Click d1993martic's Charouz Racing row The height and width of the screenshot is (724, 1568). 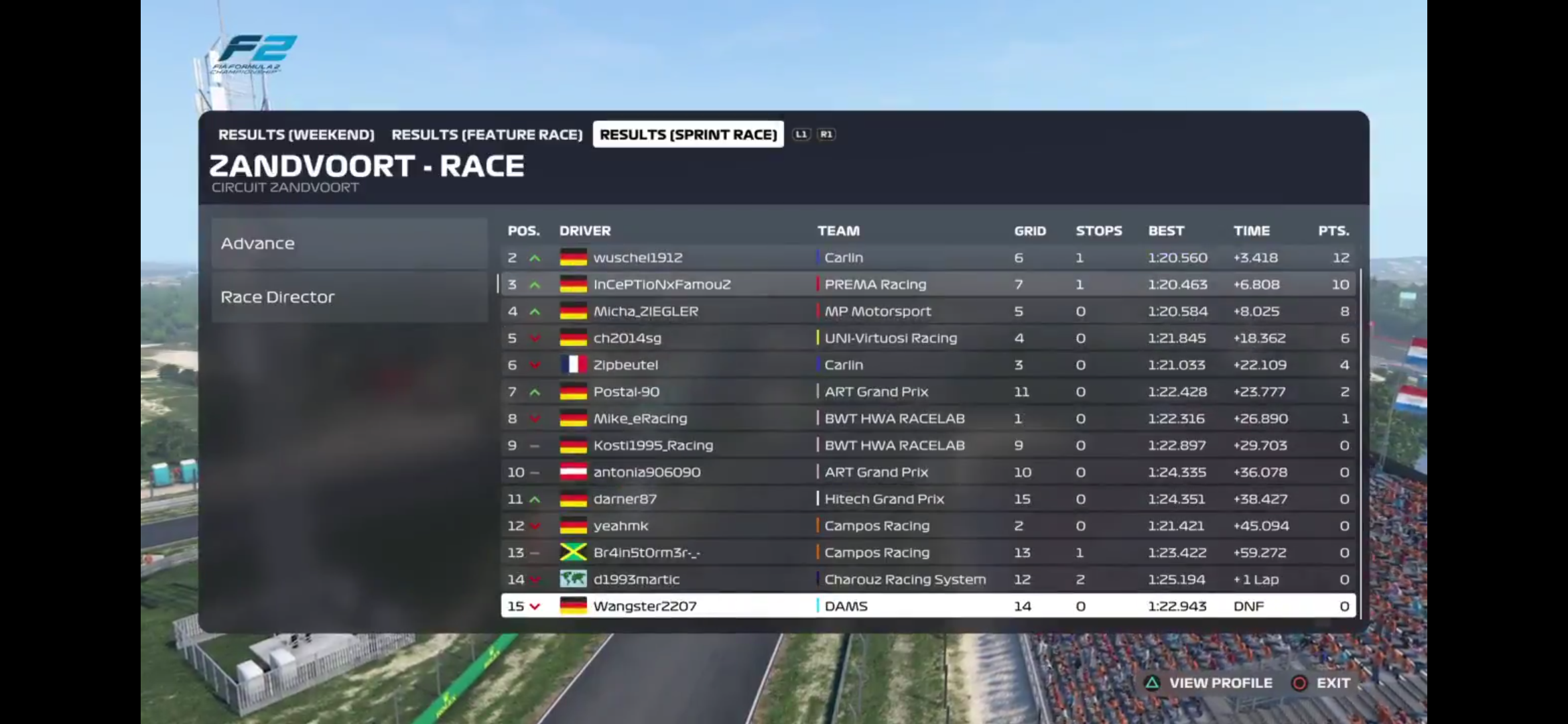tap(928, 580)
